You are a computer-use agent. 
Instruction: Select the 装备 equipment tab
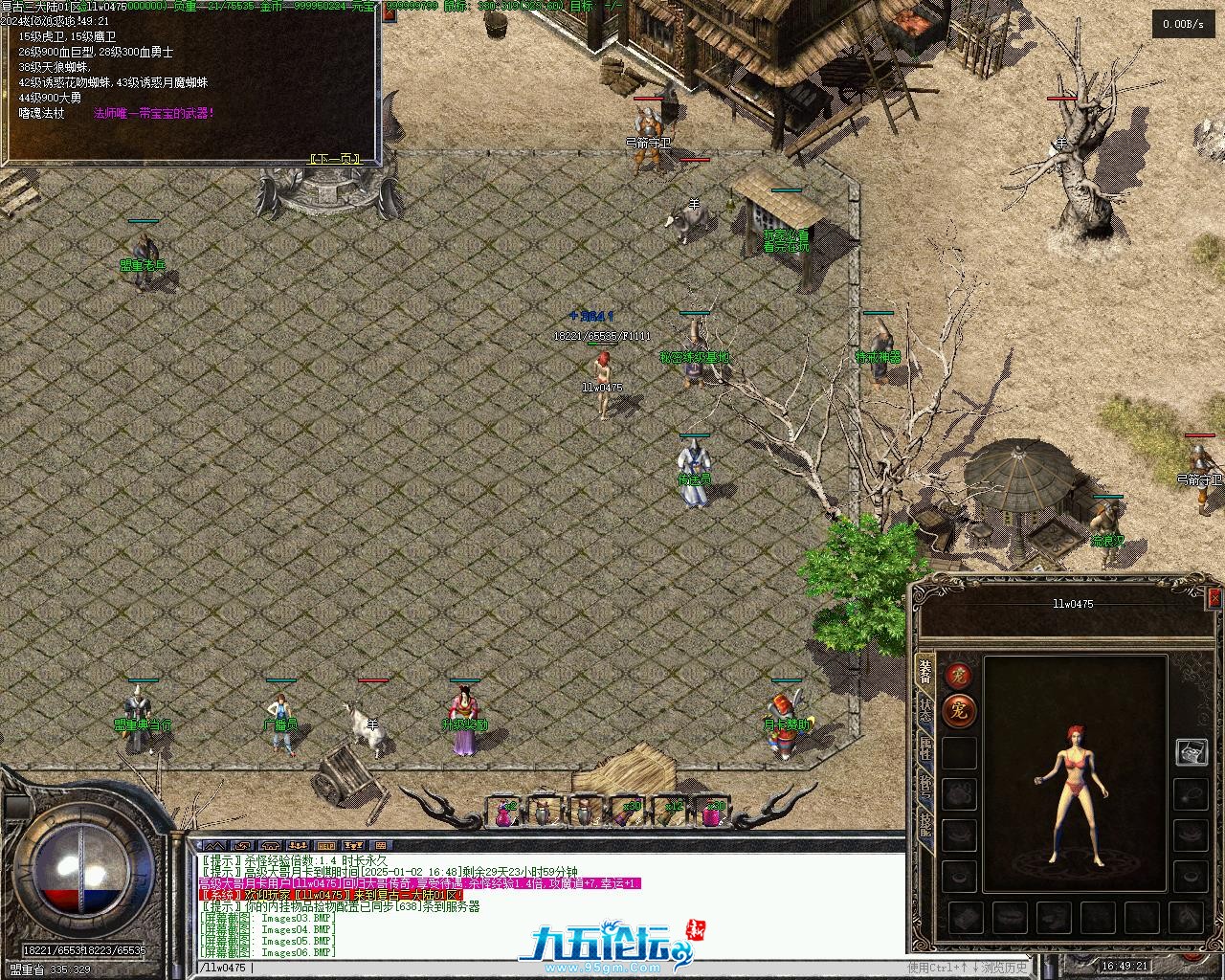pyautogui.click(x=925, y=670)
